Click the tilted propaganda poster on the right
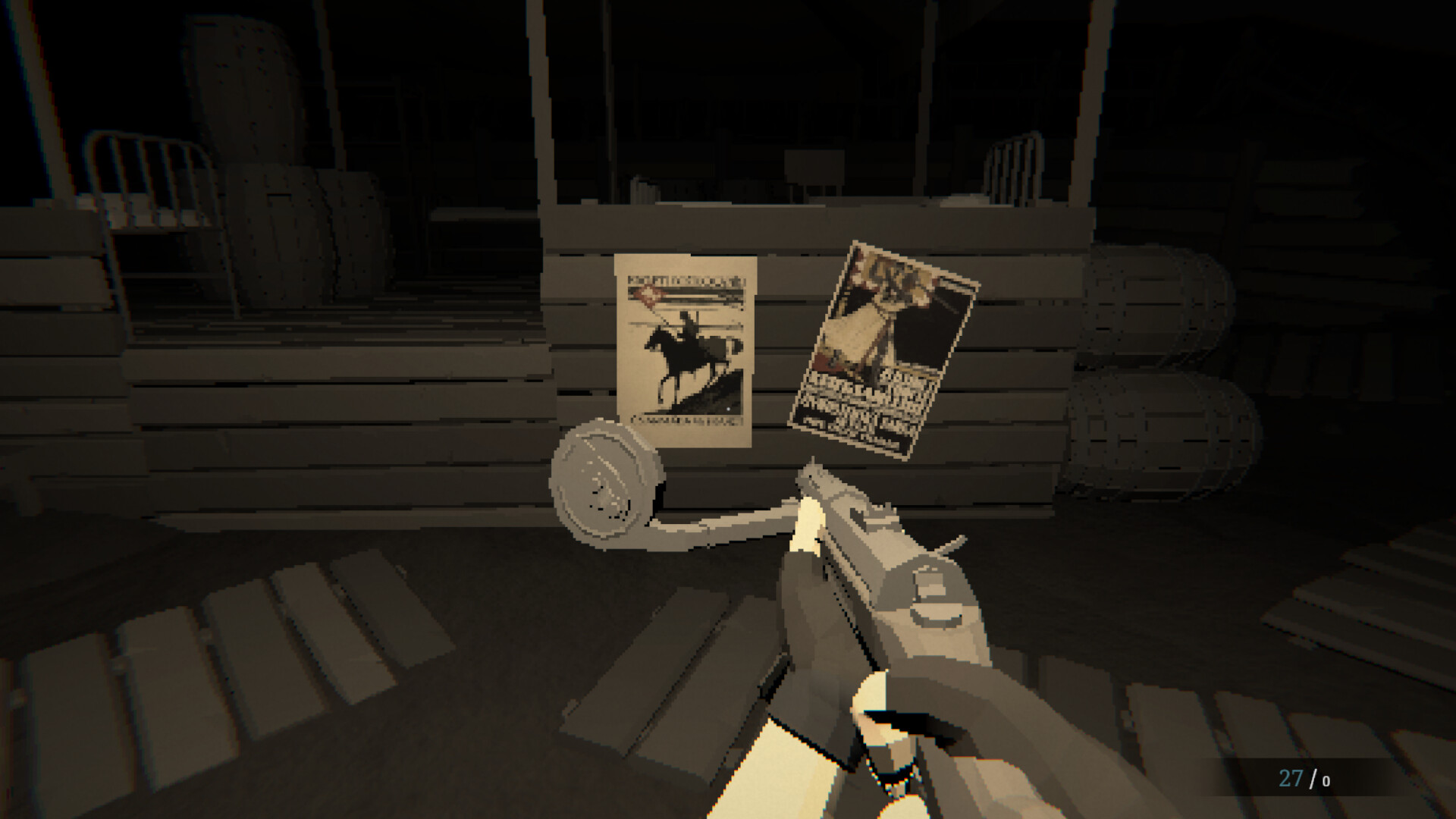This screenshot has width=1456, height=819. [887, 349]
